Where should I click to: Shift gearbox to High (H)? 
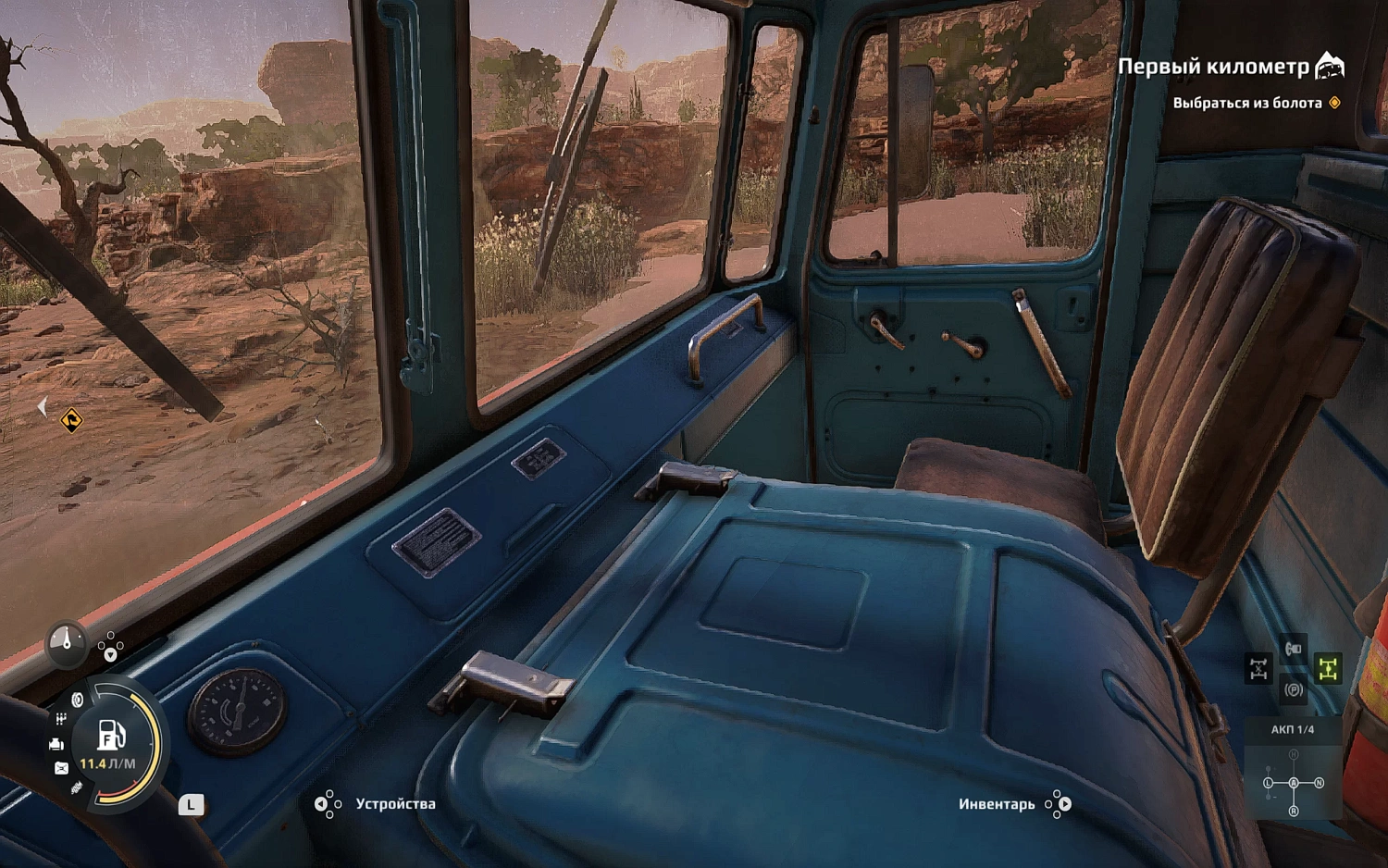[x=1294, y=755]
